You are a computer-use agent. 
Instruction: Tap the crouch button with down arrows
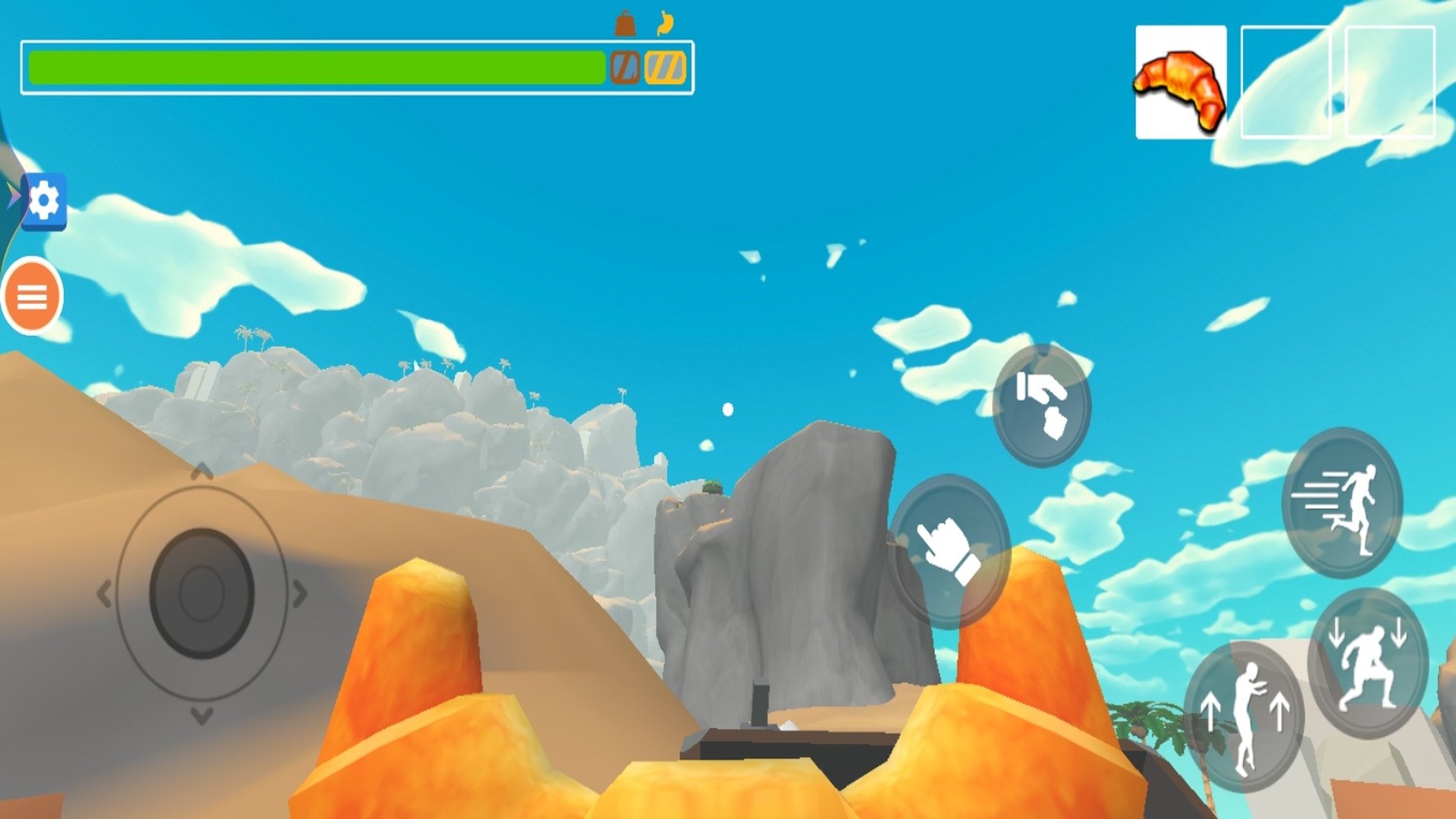1368,663
